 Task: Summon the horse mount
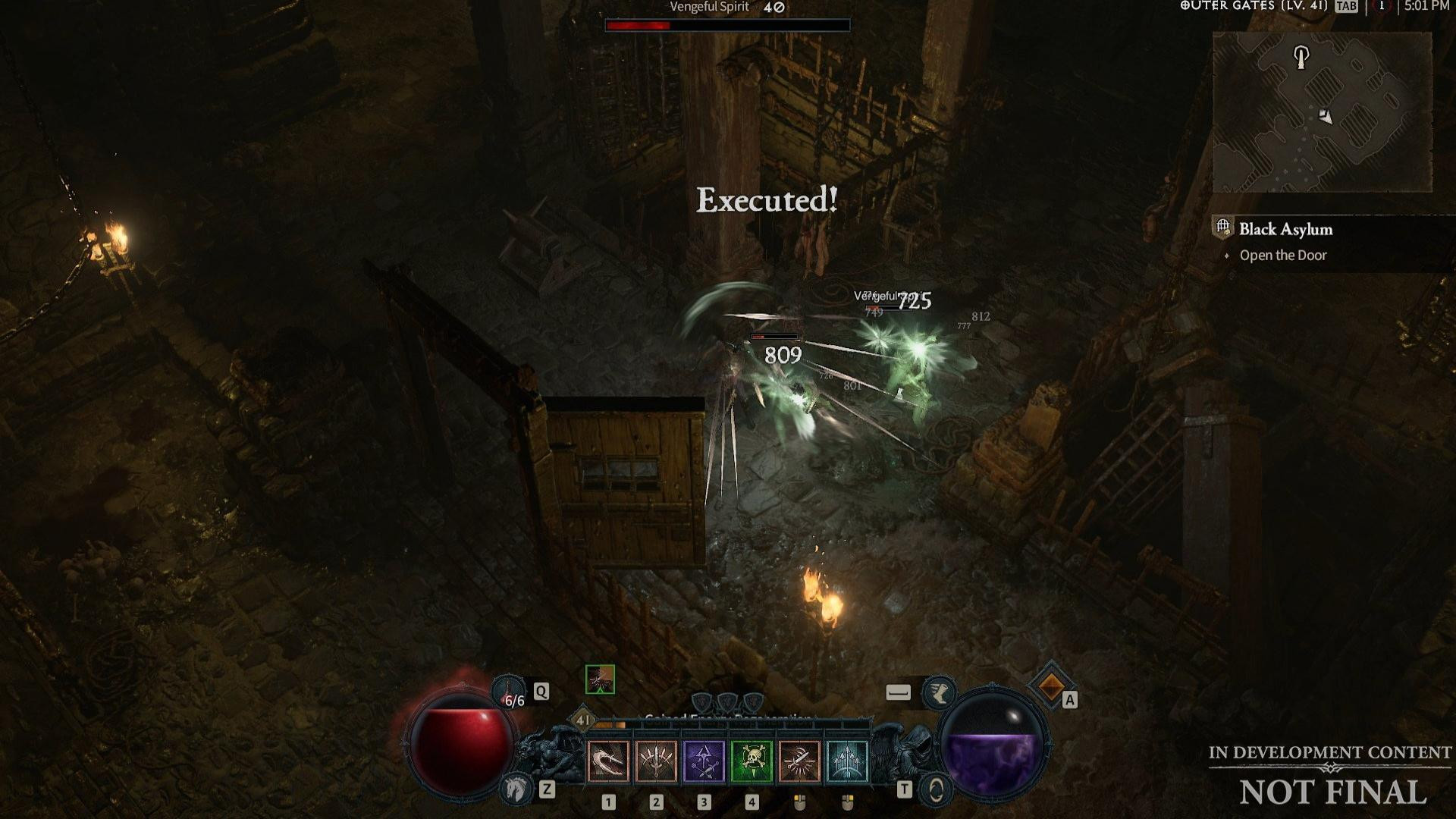(516, 789)
